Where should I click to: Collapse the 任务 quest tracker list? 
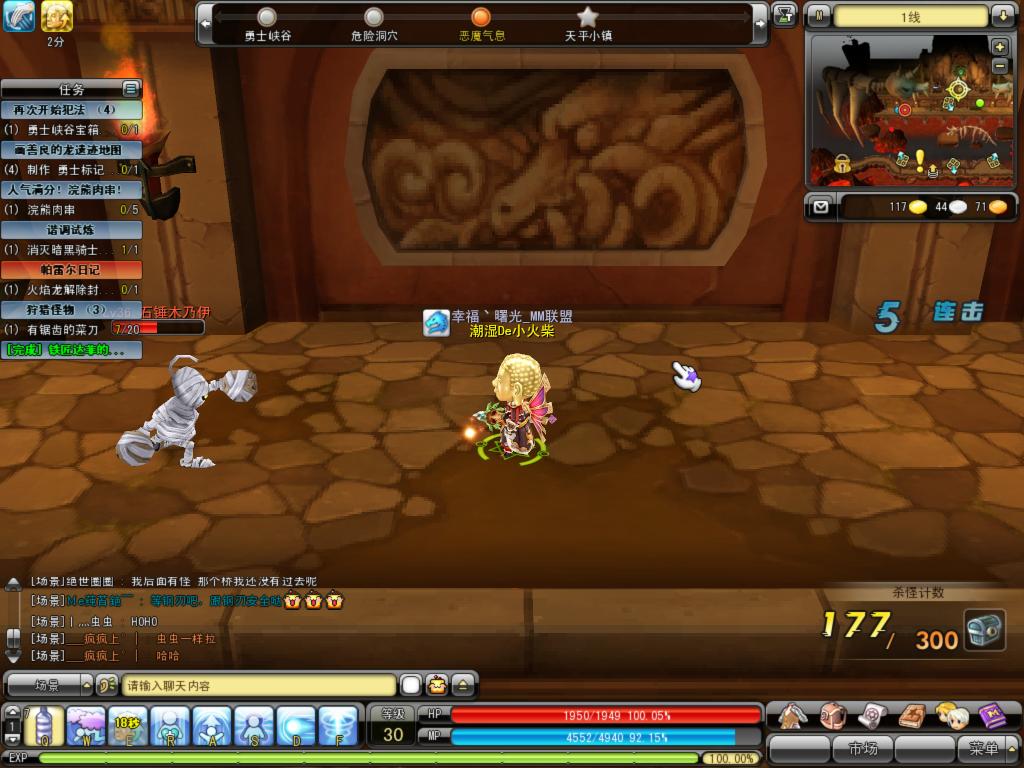(130, 89)
